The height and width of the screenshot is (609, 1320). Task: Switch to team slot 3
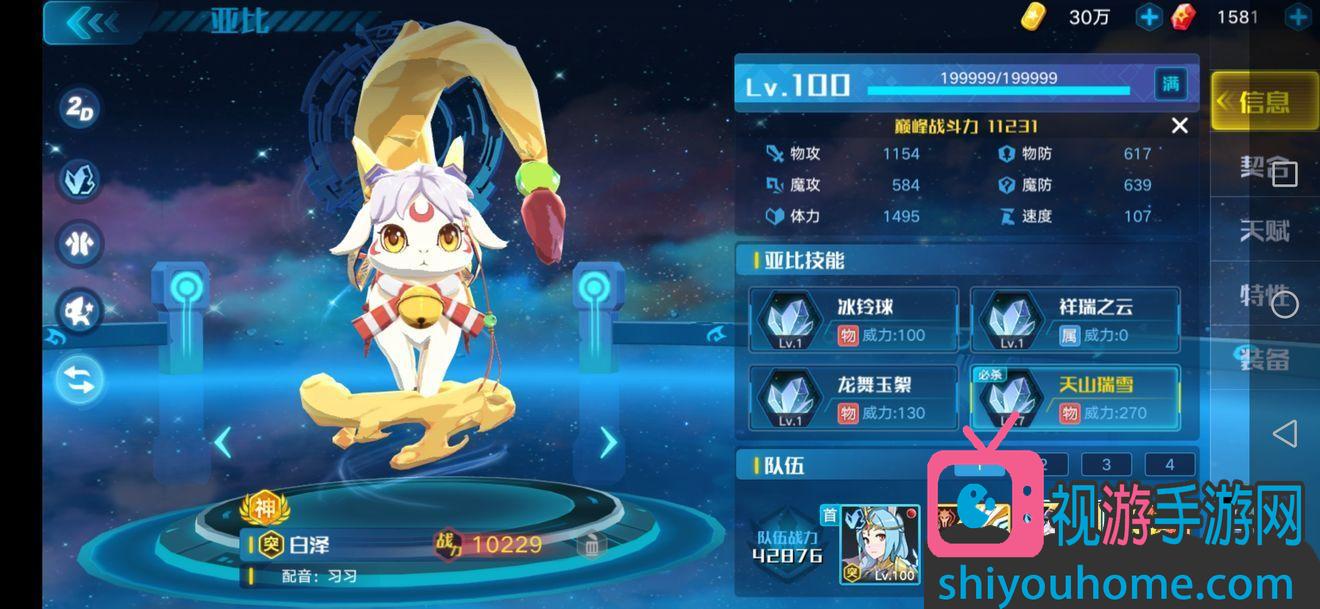point(1106,464)
